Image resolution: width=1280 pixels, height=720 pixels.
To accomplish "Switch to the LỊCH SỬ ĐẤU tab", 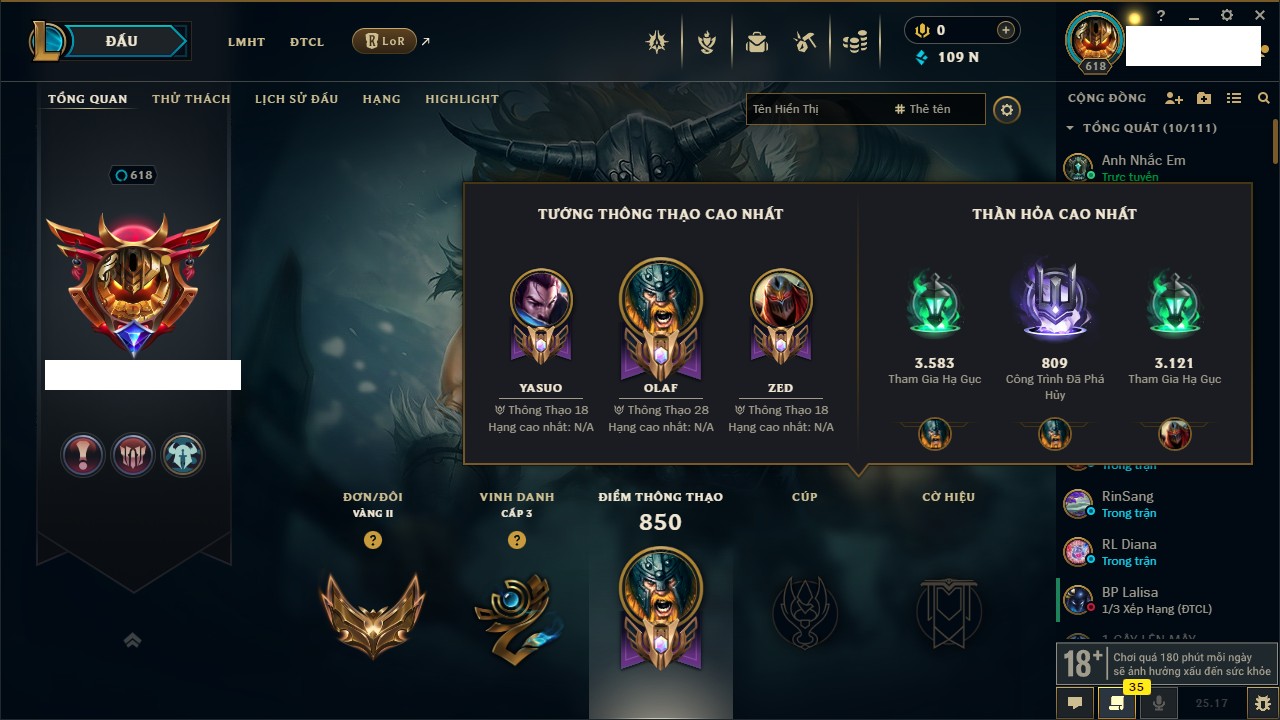I will tap(296, 99).
